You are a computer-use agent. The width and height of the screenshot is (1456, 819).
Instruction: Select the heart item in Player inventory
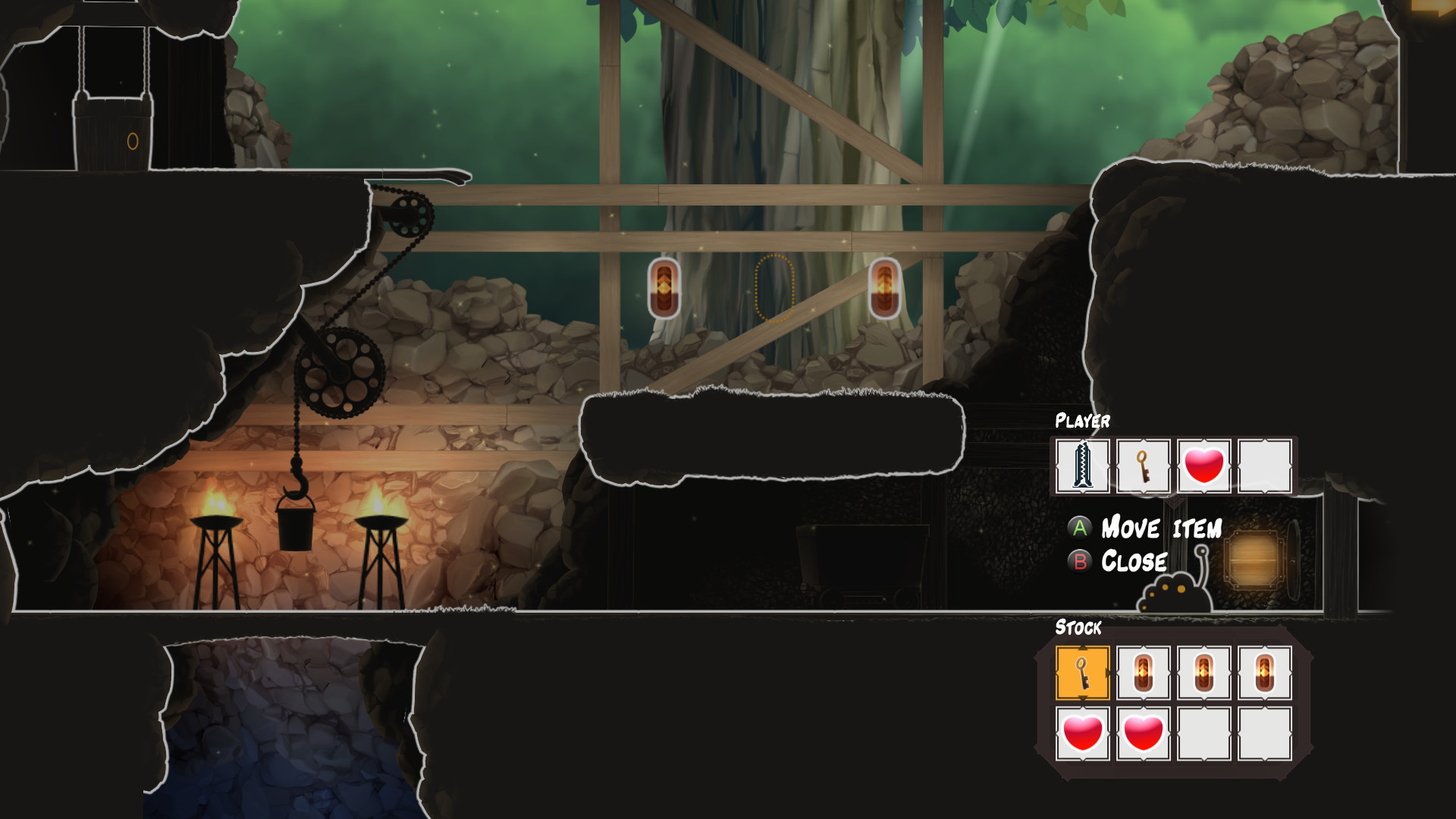(1204, 466)
